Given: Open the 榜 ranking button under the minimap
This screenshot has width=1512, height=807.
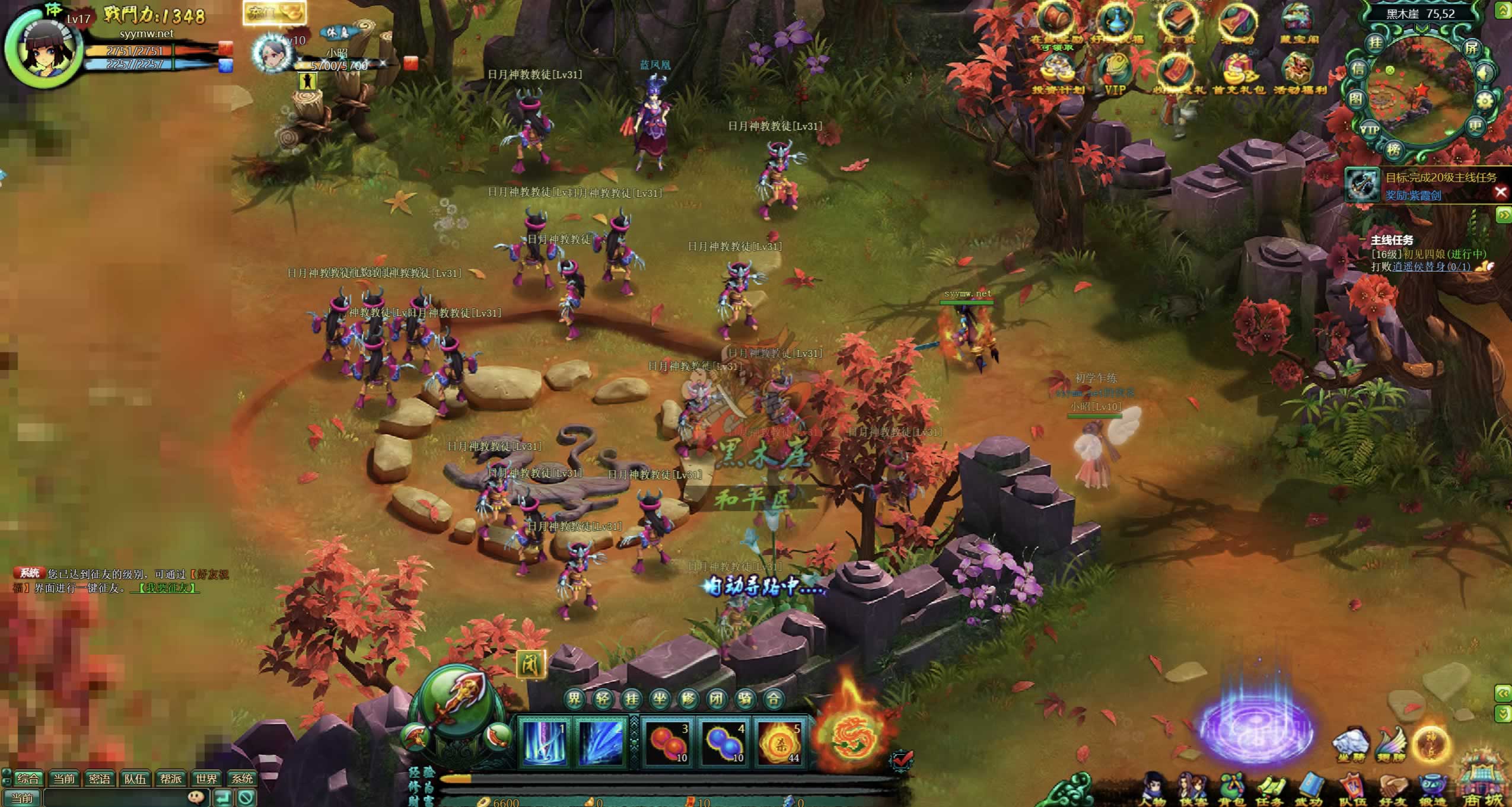Looking at the screenshot, I should point(1393,149).
